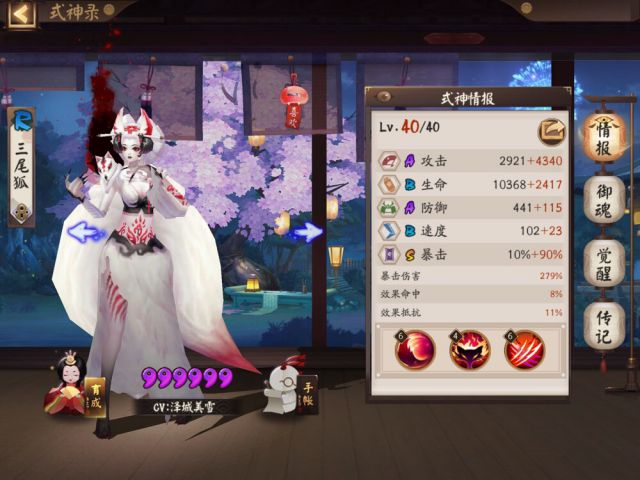The image size is (640, 480).
Task: Inspect the red orb skill icon
Action: (x=415, y=350)
